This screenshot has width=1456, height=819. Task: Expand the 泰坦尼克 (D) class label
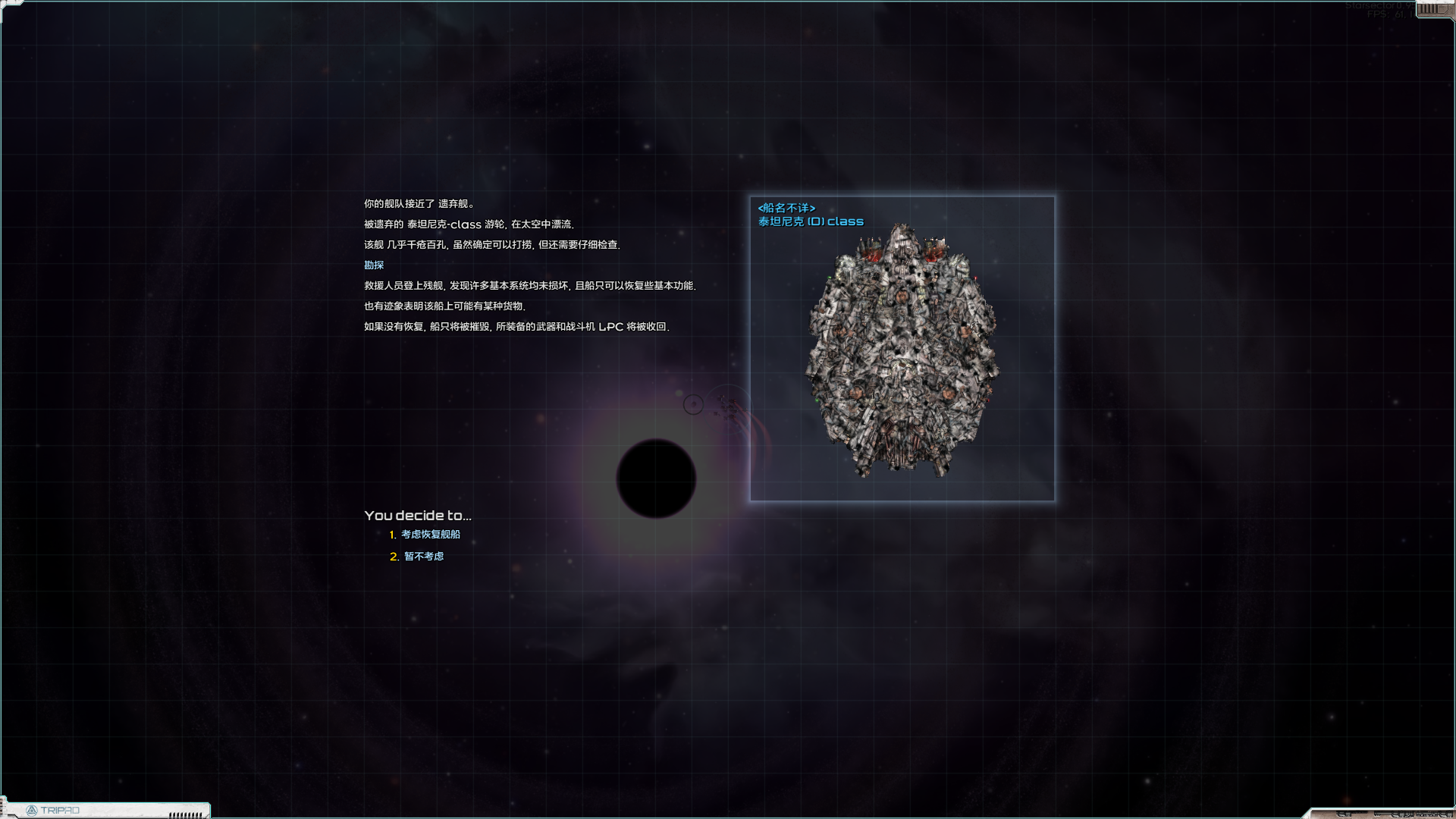(x=811, y=221)
